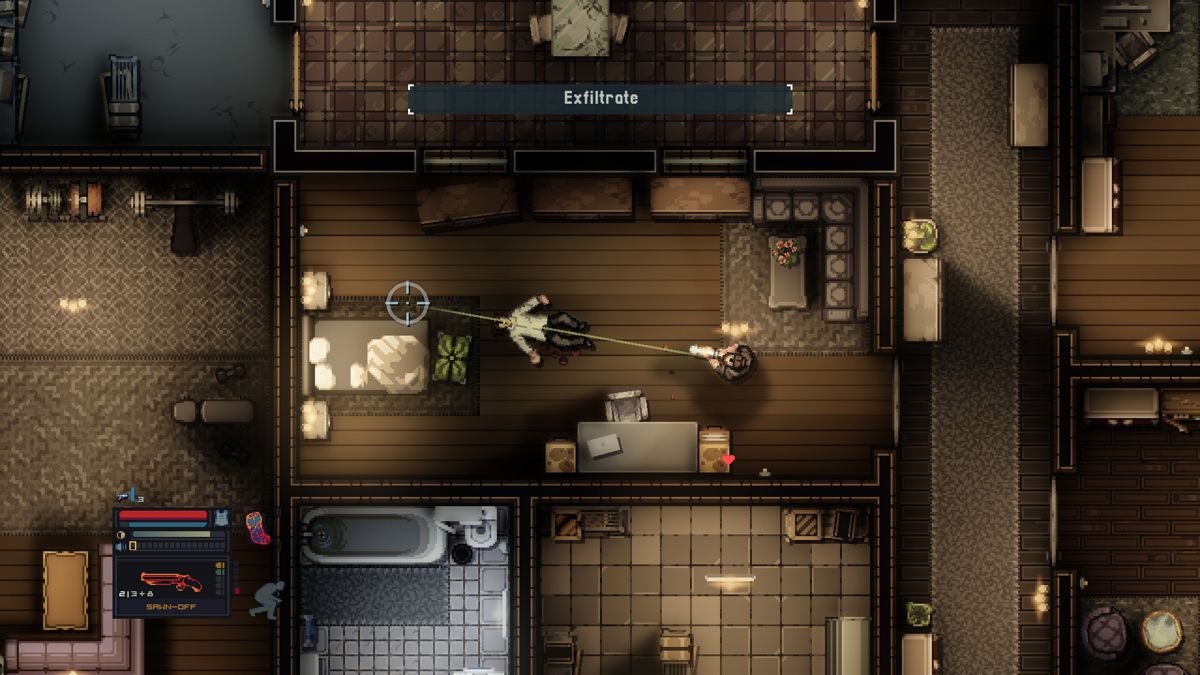Select the orange-and-blue equipment item icon

tap(257, 527)
